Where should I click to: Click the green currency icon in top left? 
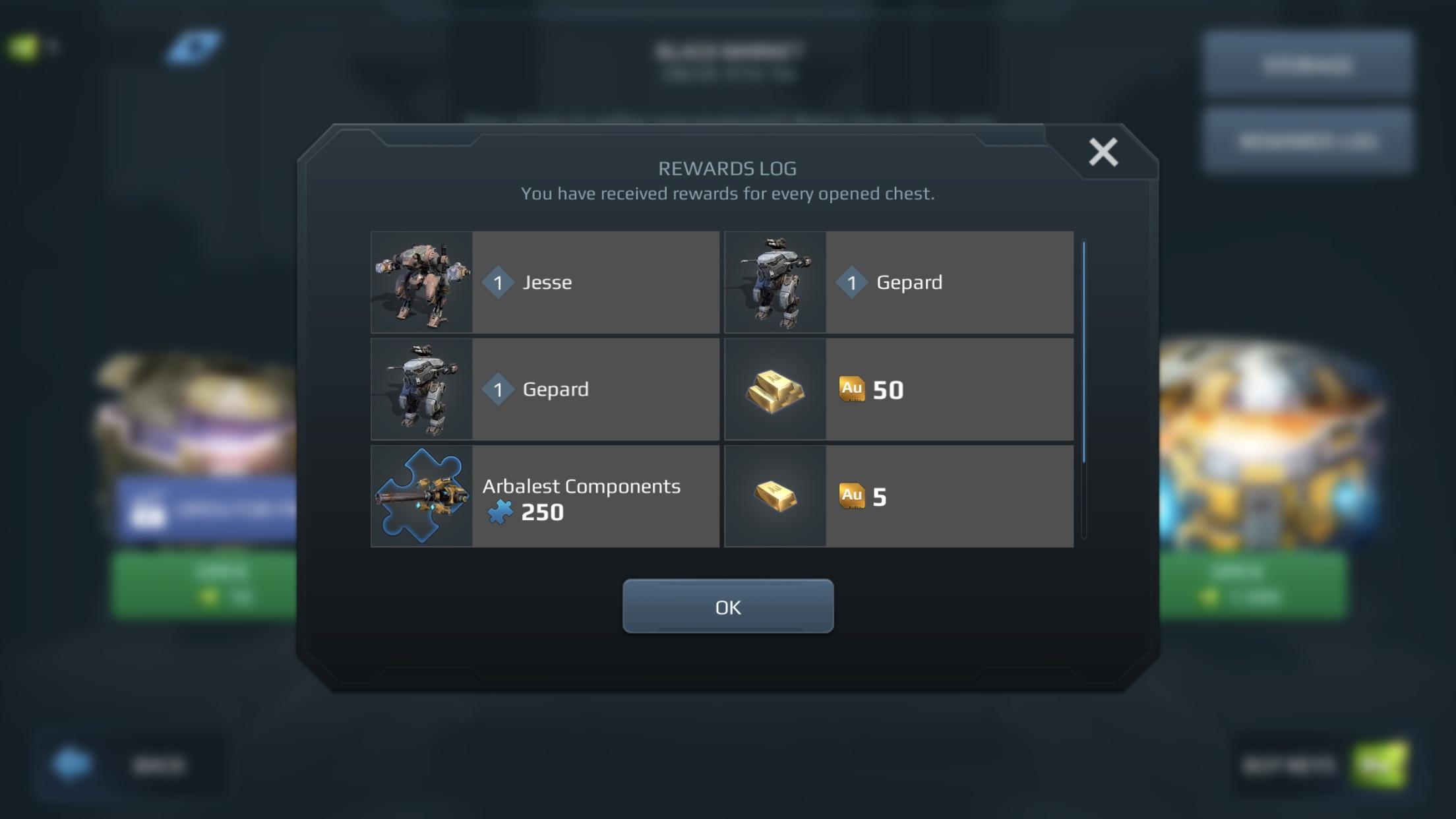tap(23, 46)
